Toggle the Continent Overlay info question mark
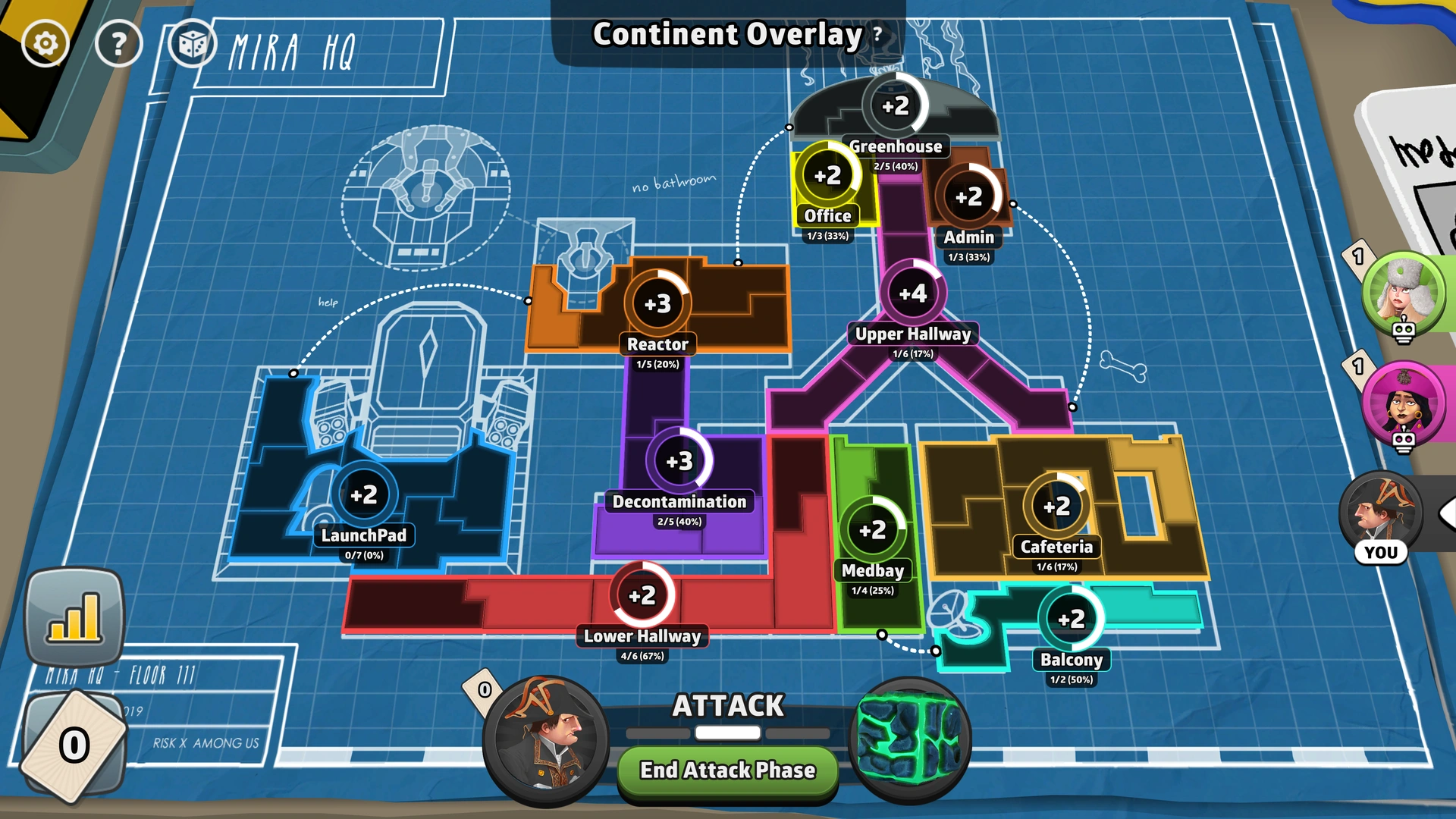 875,35
